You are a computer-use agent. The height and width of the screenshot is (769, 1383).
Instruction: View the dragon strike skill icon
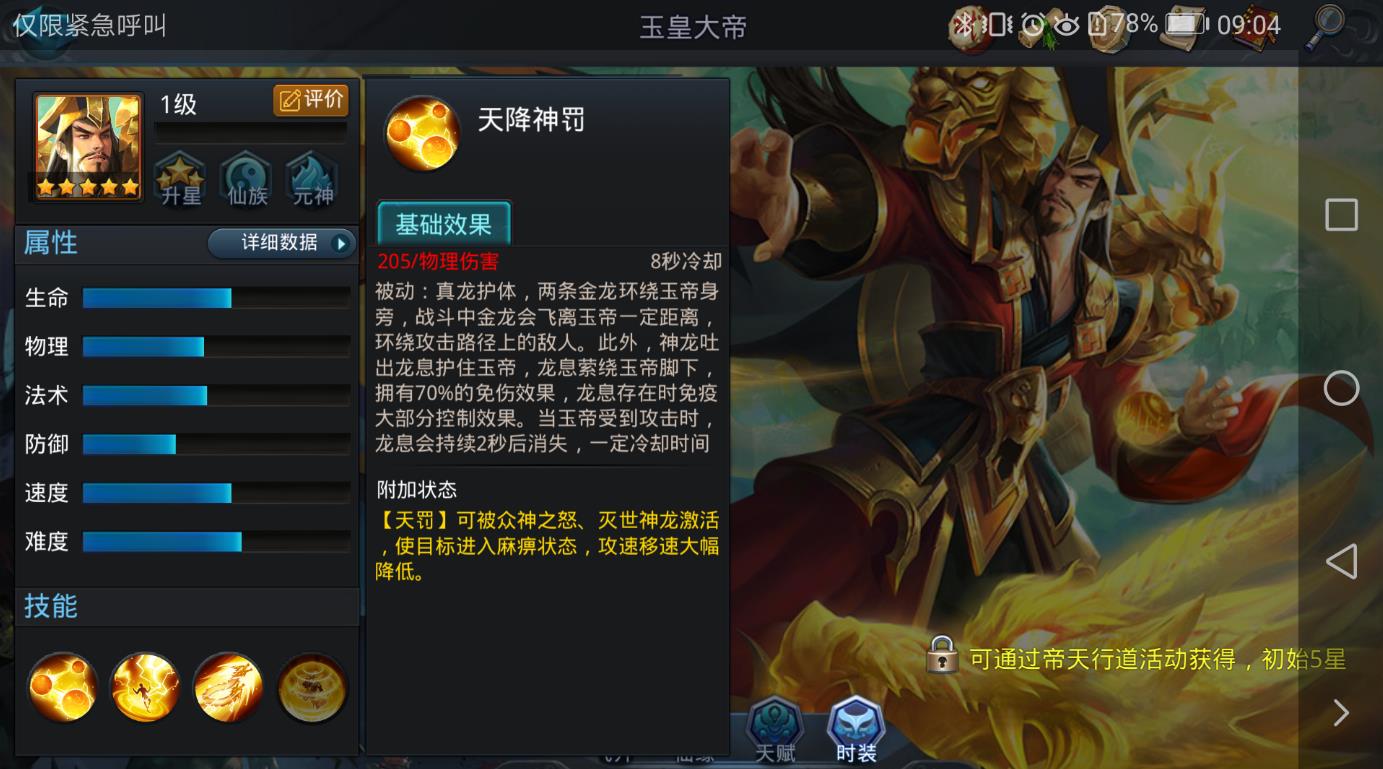click(228, 686)
